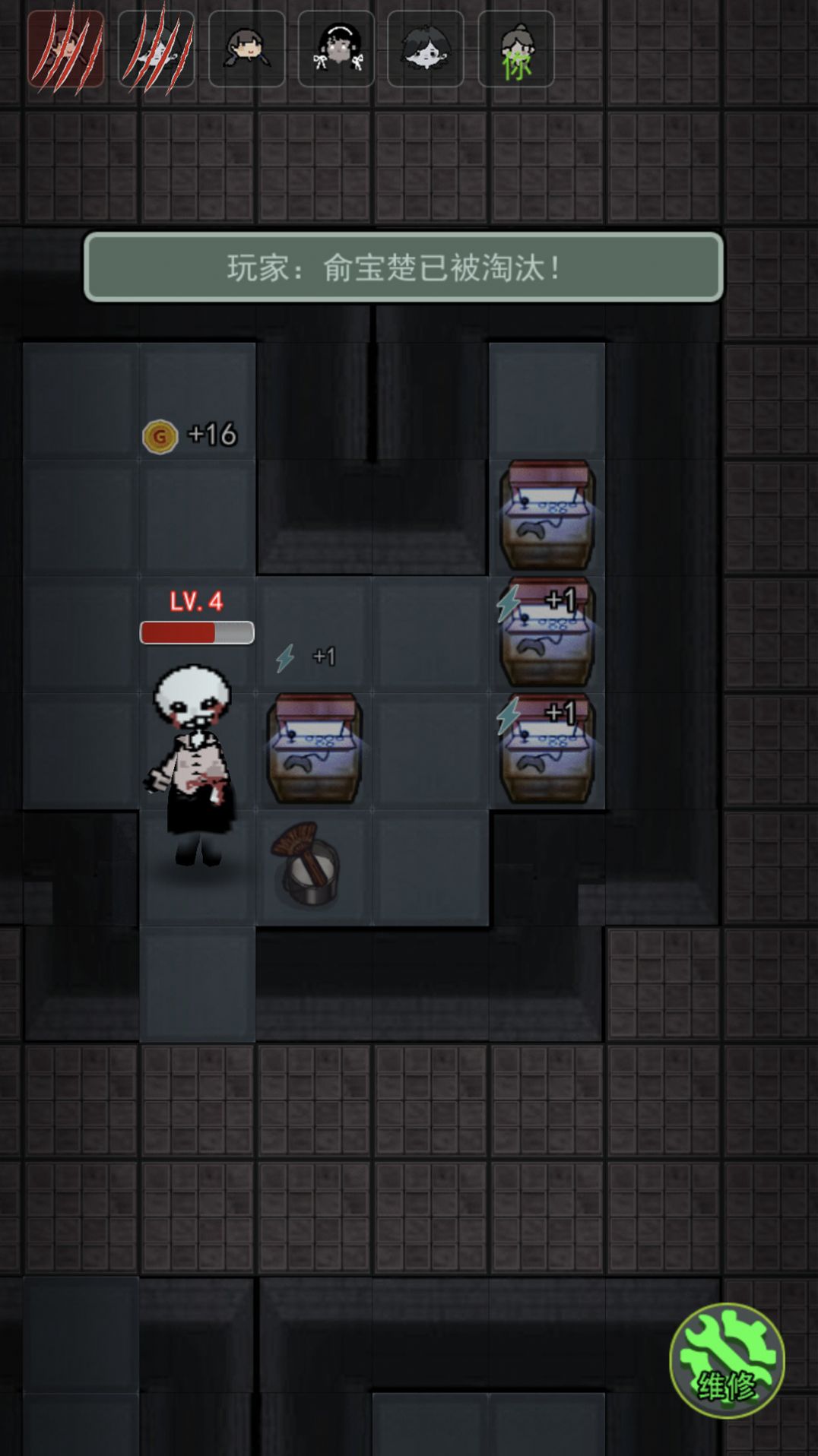This screenshot has height=1456, width=818.
Task: Select the pigtail girl player portrait
Action: 246,49
